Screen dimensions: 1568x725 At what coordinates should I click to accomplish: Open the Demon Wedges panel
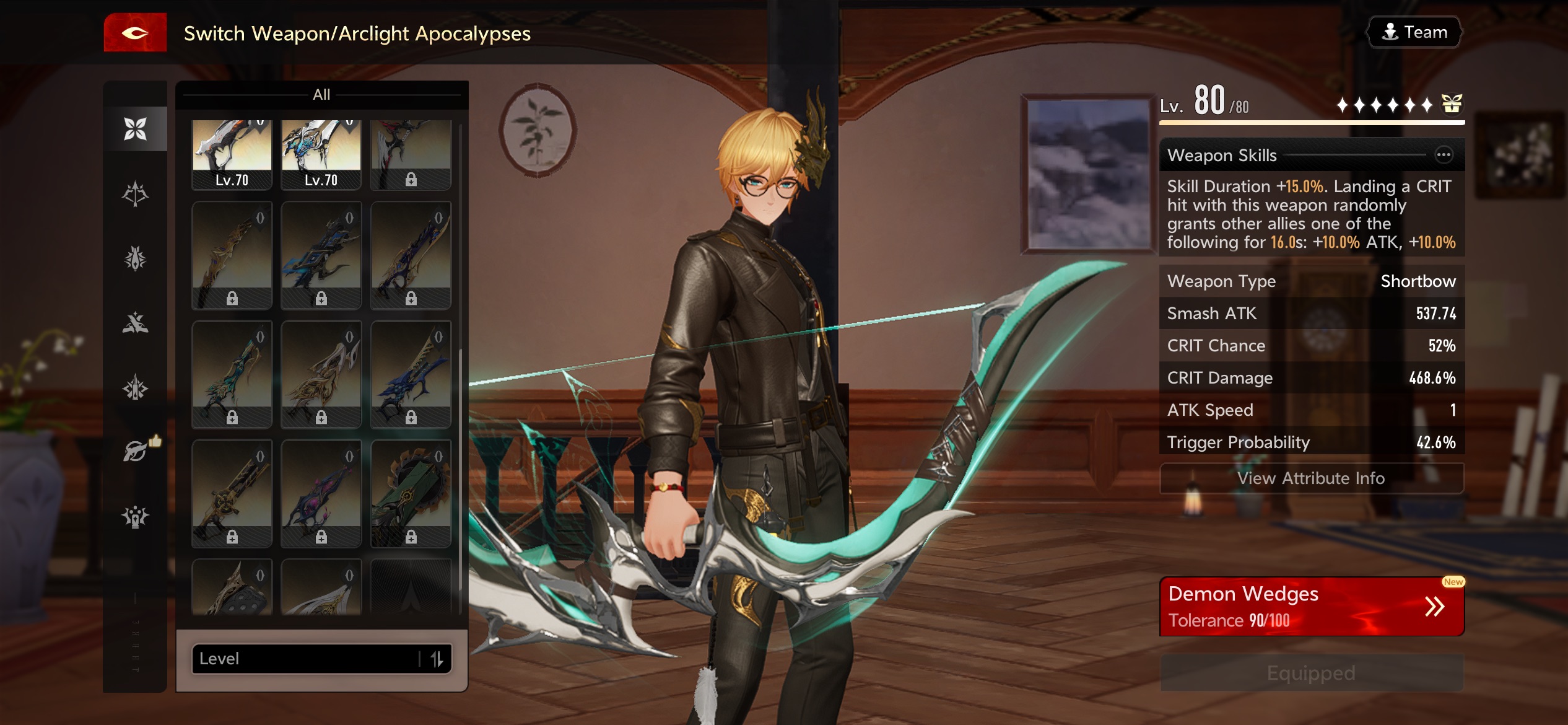click(1311, 606)
